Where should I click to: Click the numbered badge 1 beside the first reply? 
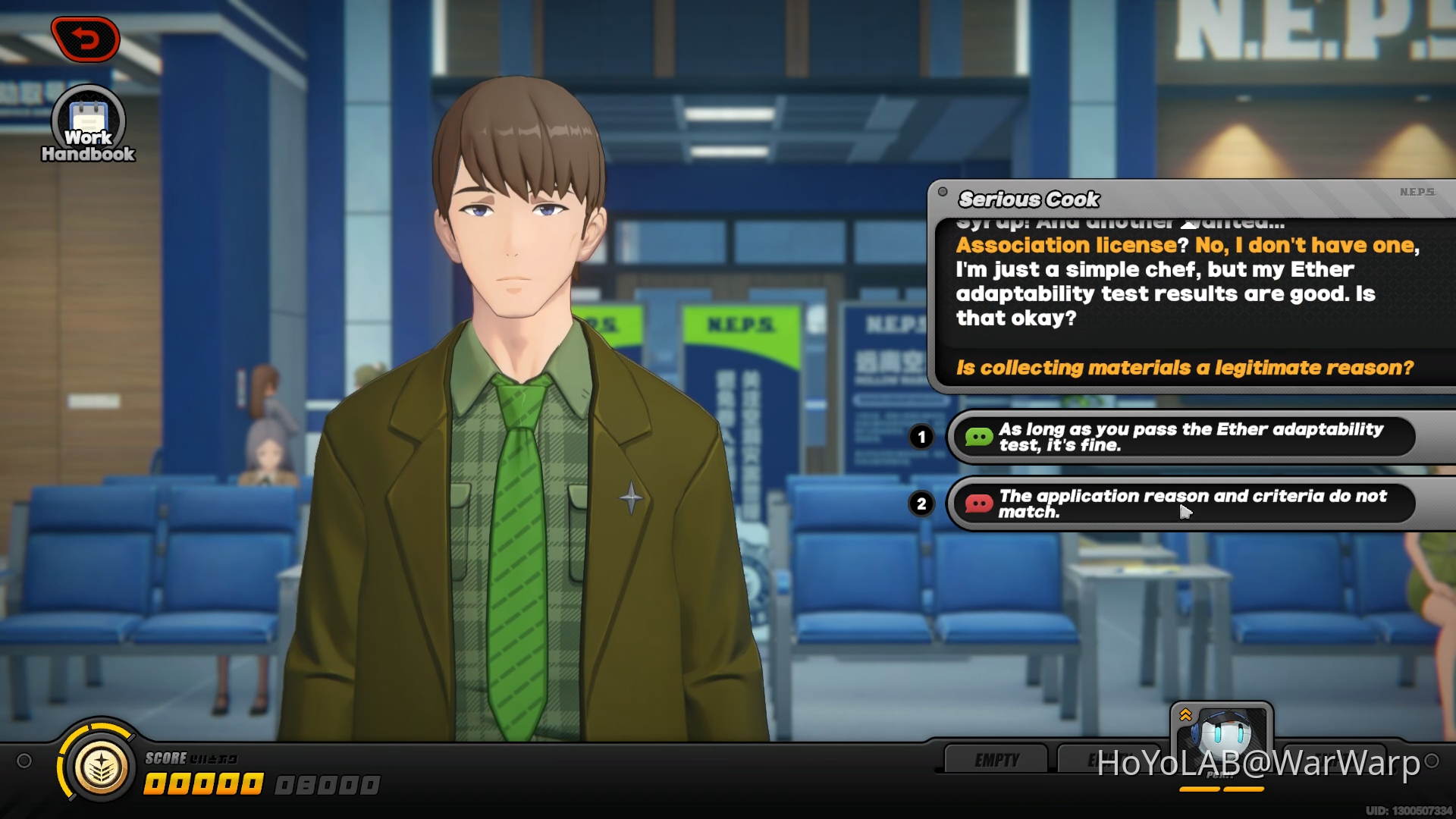coord(922,437)
